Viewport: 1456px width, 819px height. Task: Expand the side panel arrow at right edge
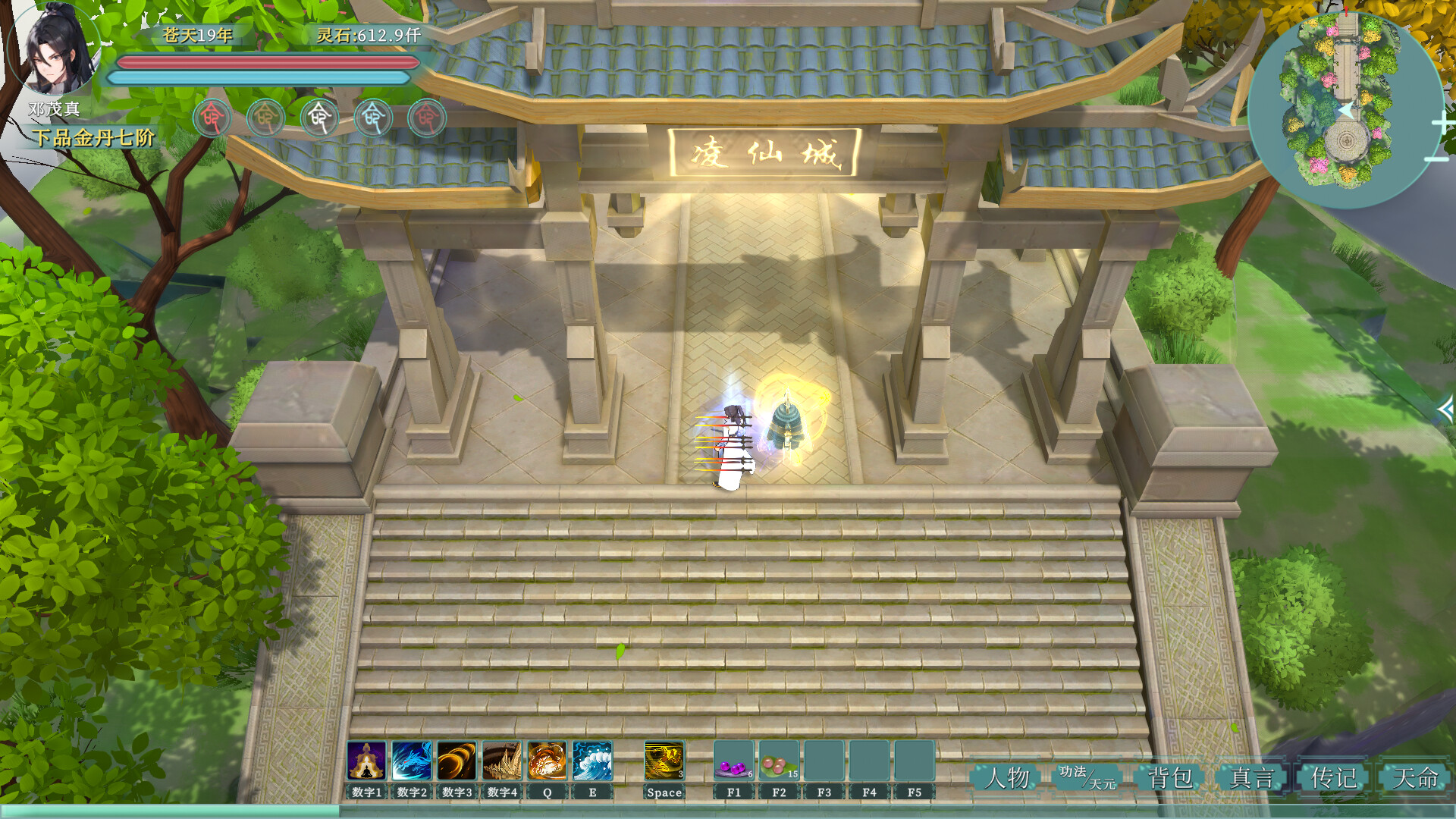tap(1445, 410)
